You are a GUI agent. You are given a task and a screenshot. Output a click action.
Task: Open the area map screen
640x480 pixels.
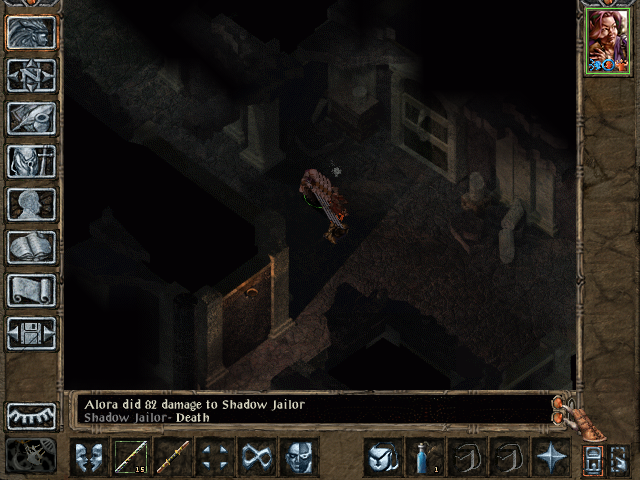32,75
